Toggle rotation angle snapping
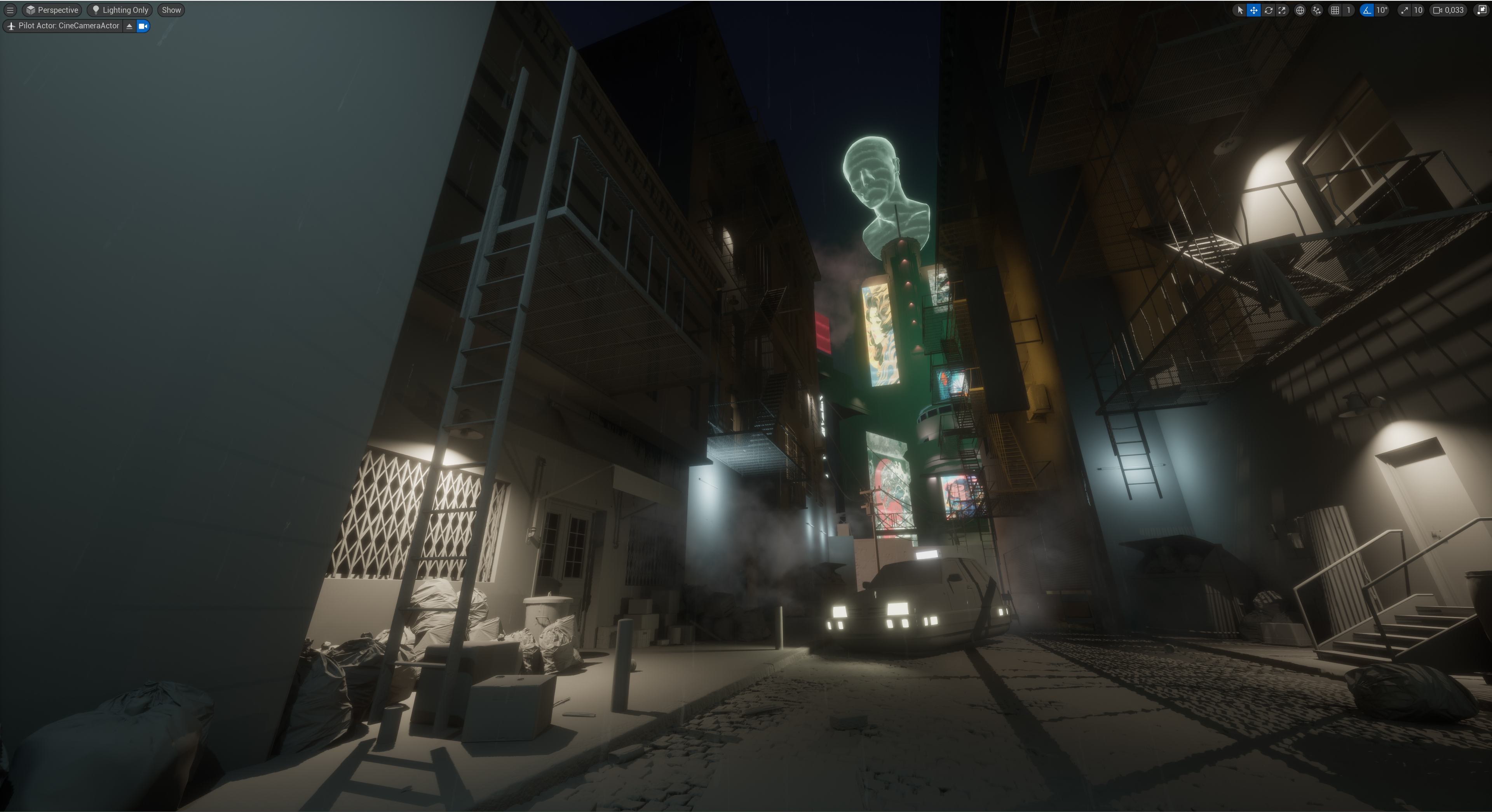Screen dimensions: 1492x812 pos(1367,10)
